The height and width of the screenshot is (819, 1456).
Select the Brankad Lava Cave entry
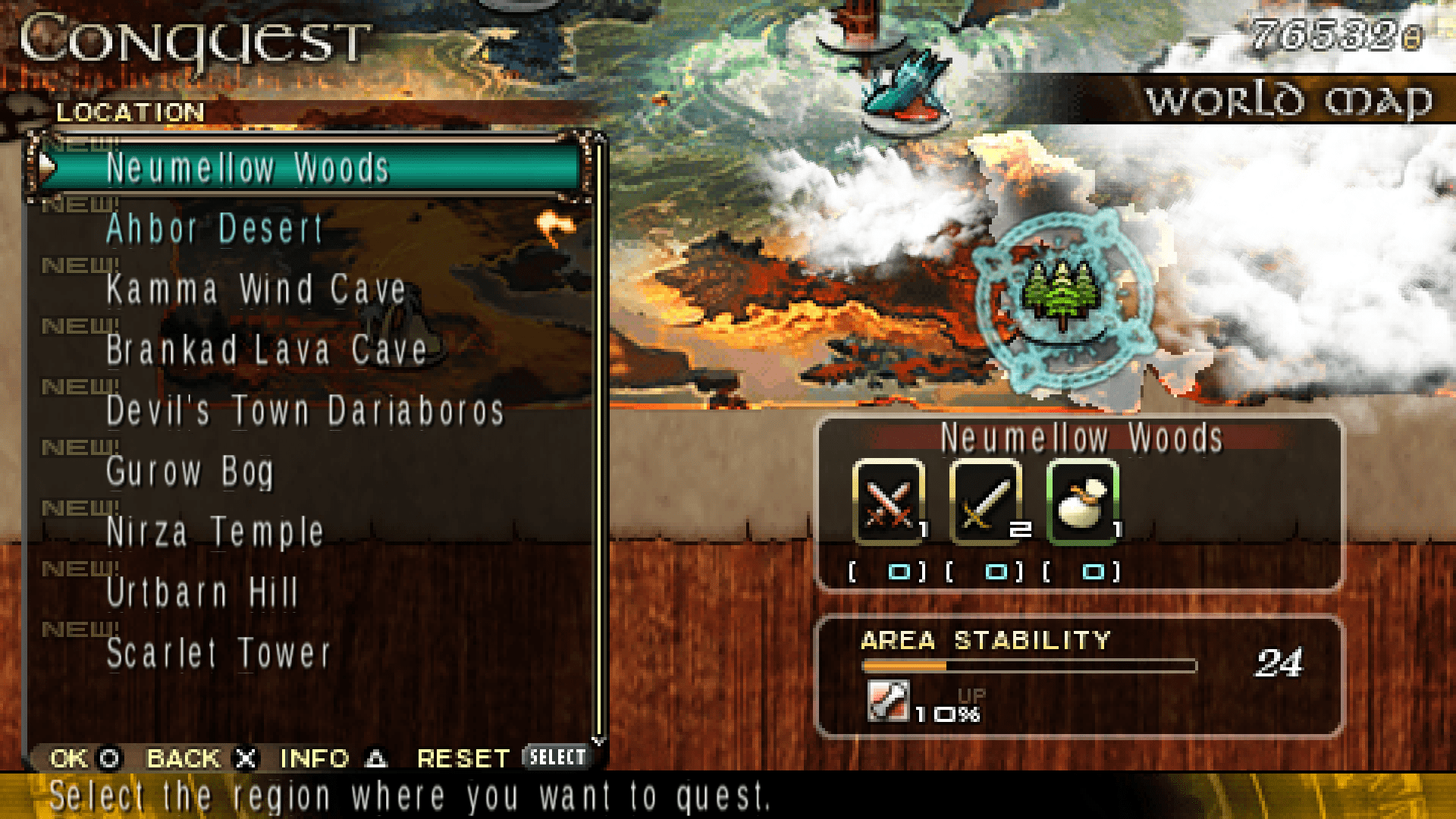[267, 350]
